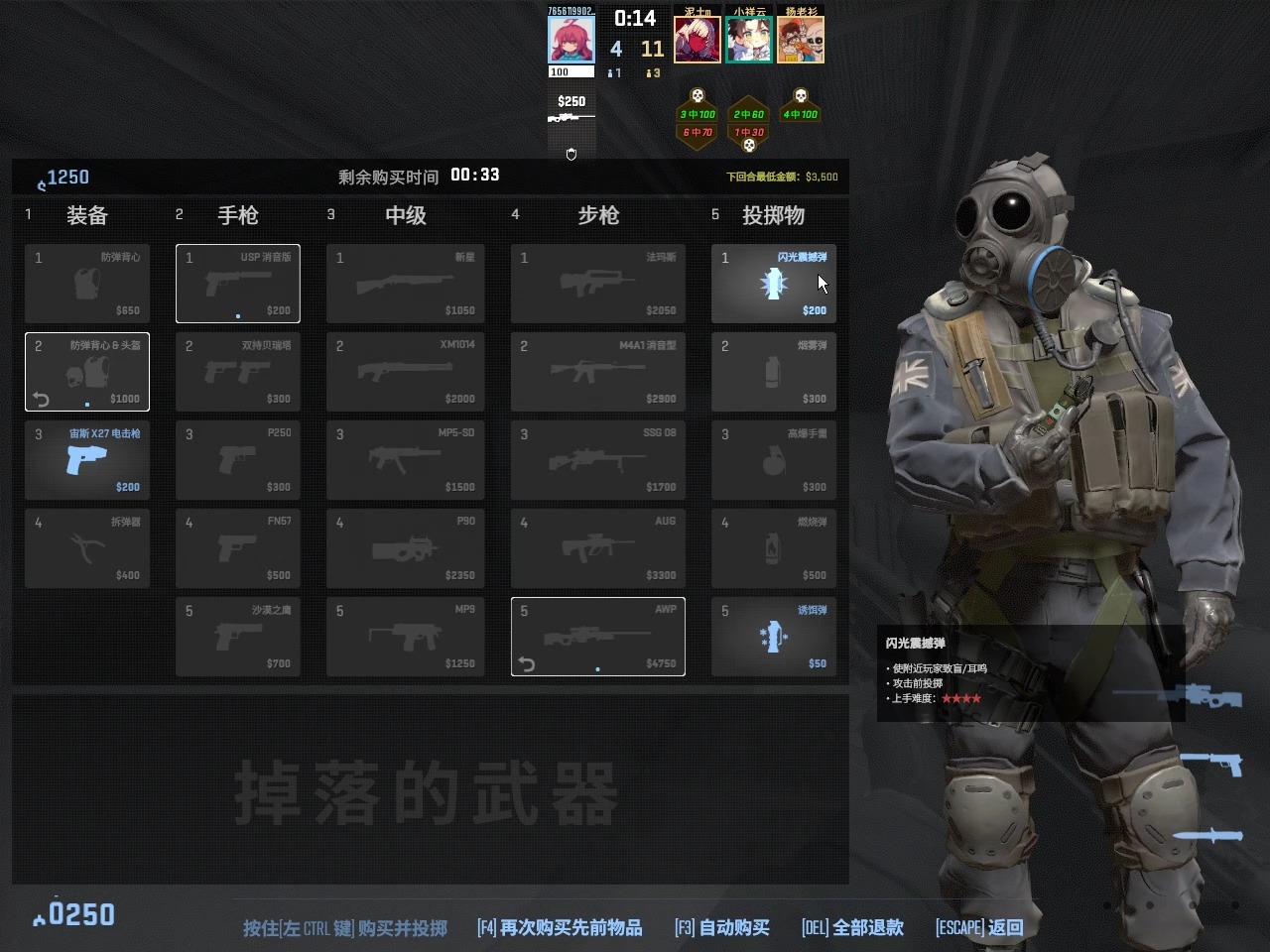This screenshot has width=1270, height=952.
Task: Purchase the 闪光震撼弹 flashbang
Action: [773, 284]
